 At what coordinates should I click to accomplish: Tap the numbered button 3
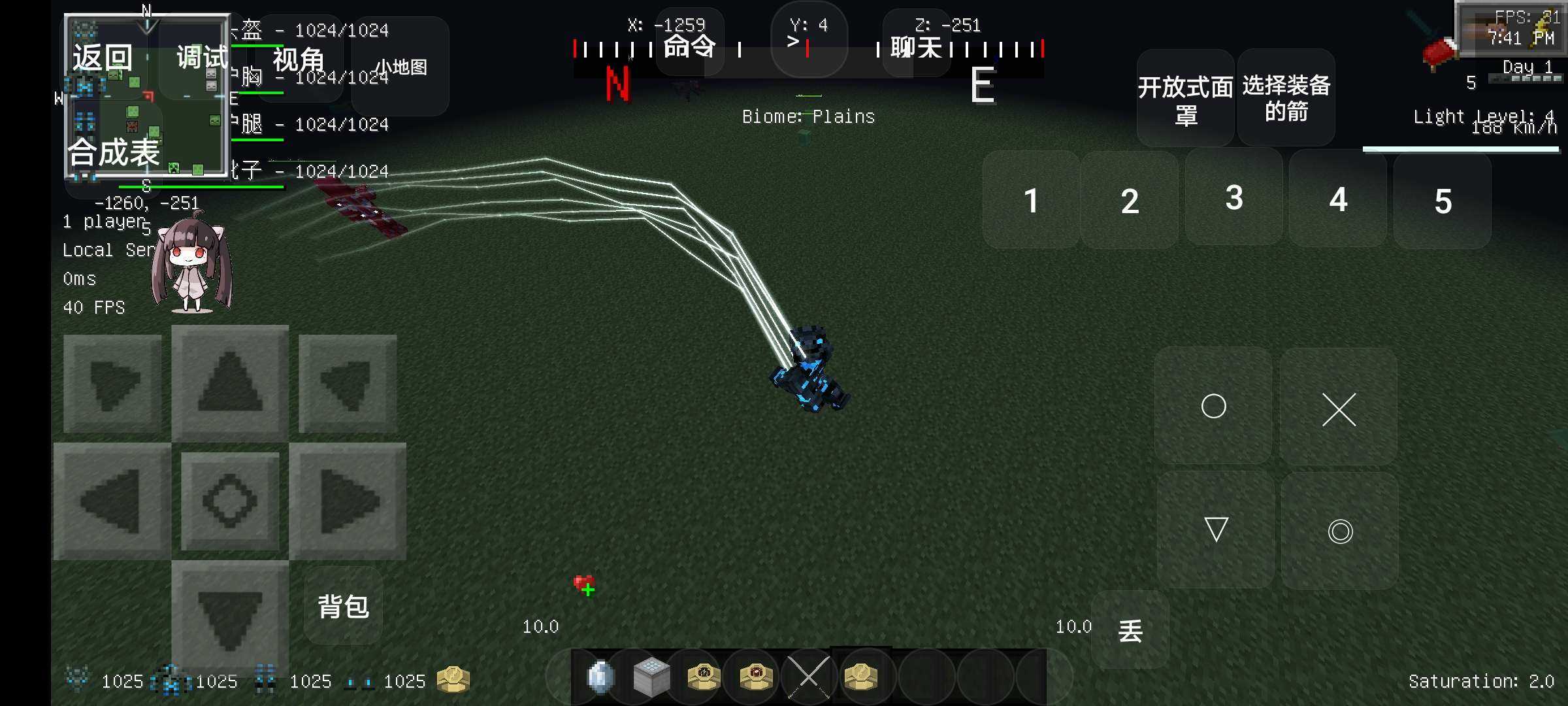click(x=1233, y=198)
